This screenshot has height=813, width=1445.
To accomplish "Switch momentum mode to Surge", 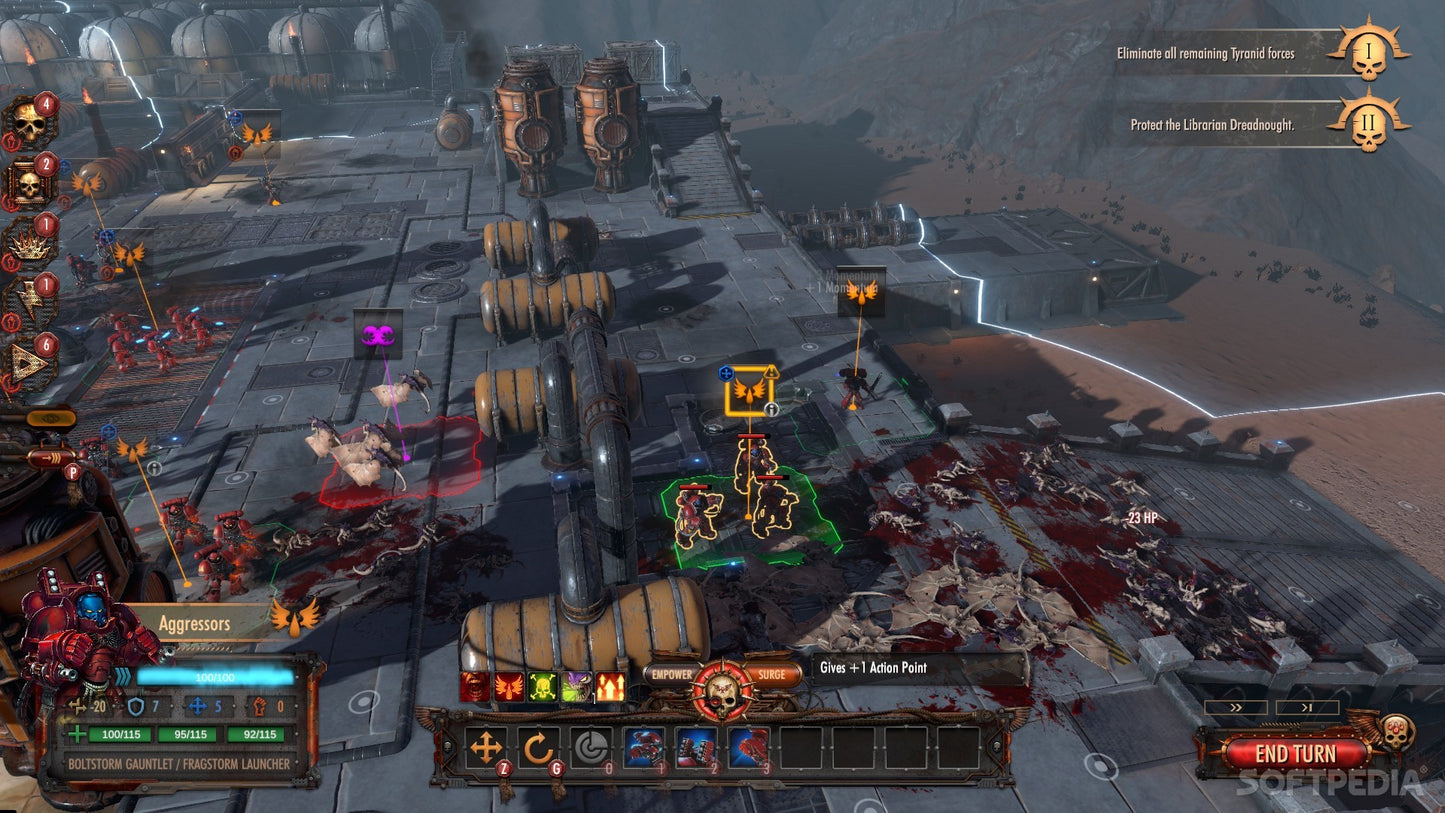I will pos(772,674).
